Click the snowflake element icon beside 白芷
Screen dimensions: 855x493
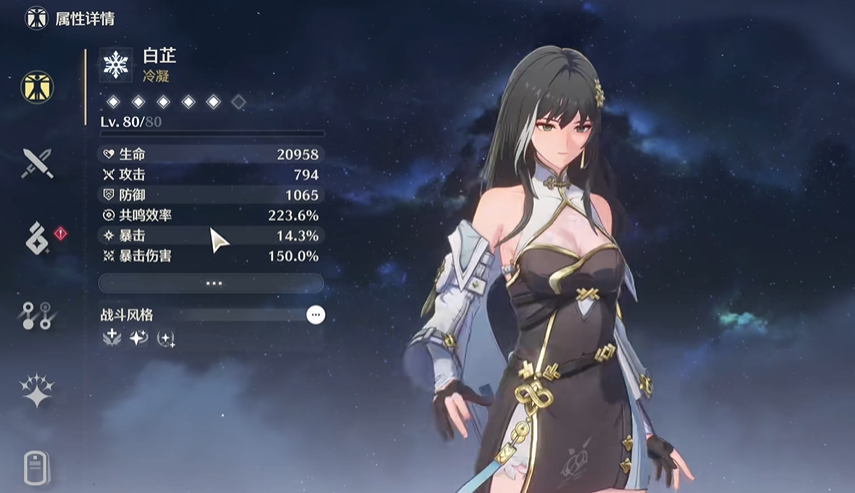(x=117, y=66)
